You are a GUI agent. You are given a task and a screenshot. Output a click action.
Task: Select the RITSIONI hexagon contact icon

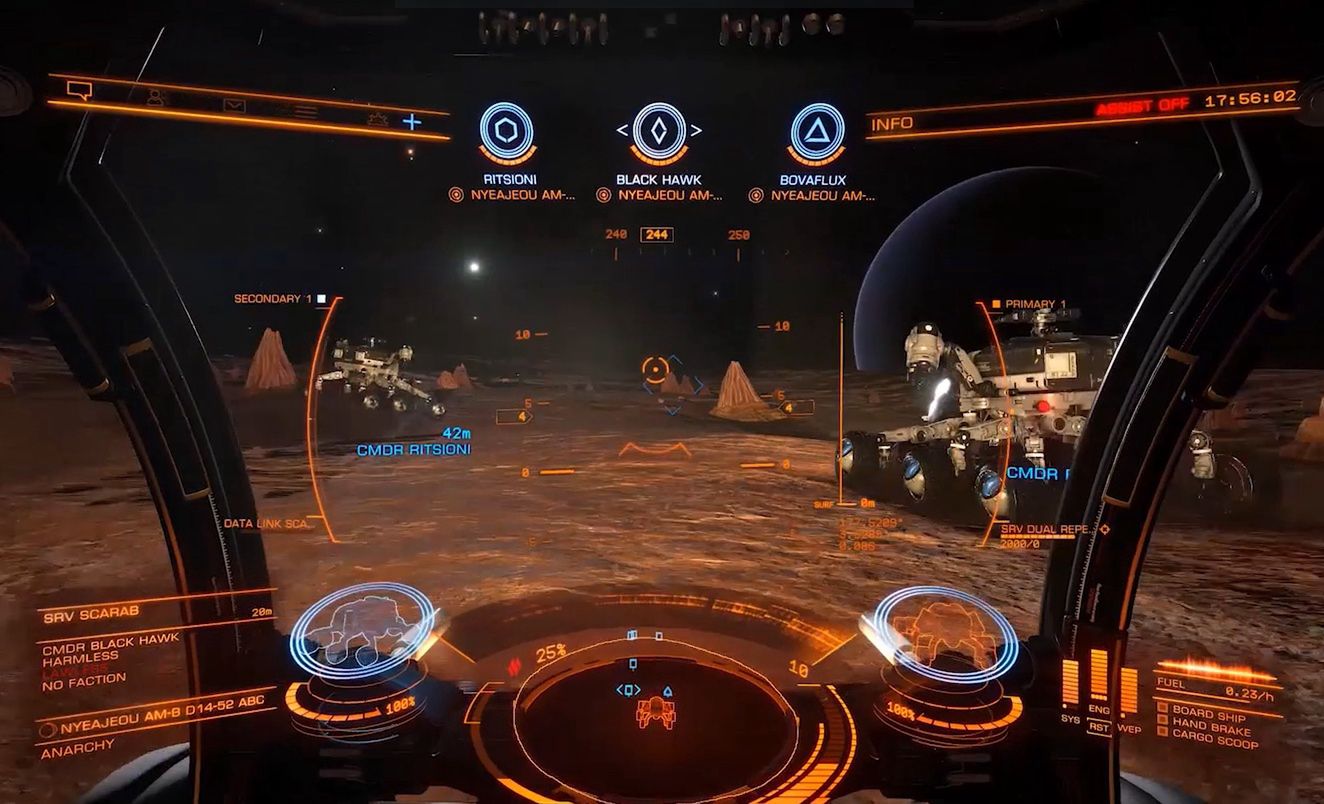click(x=506, y=131)
